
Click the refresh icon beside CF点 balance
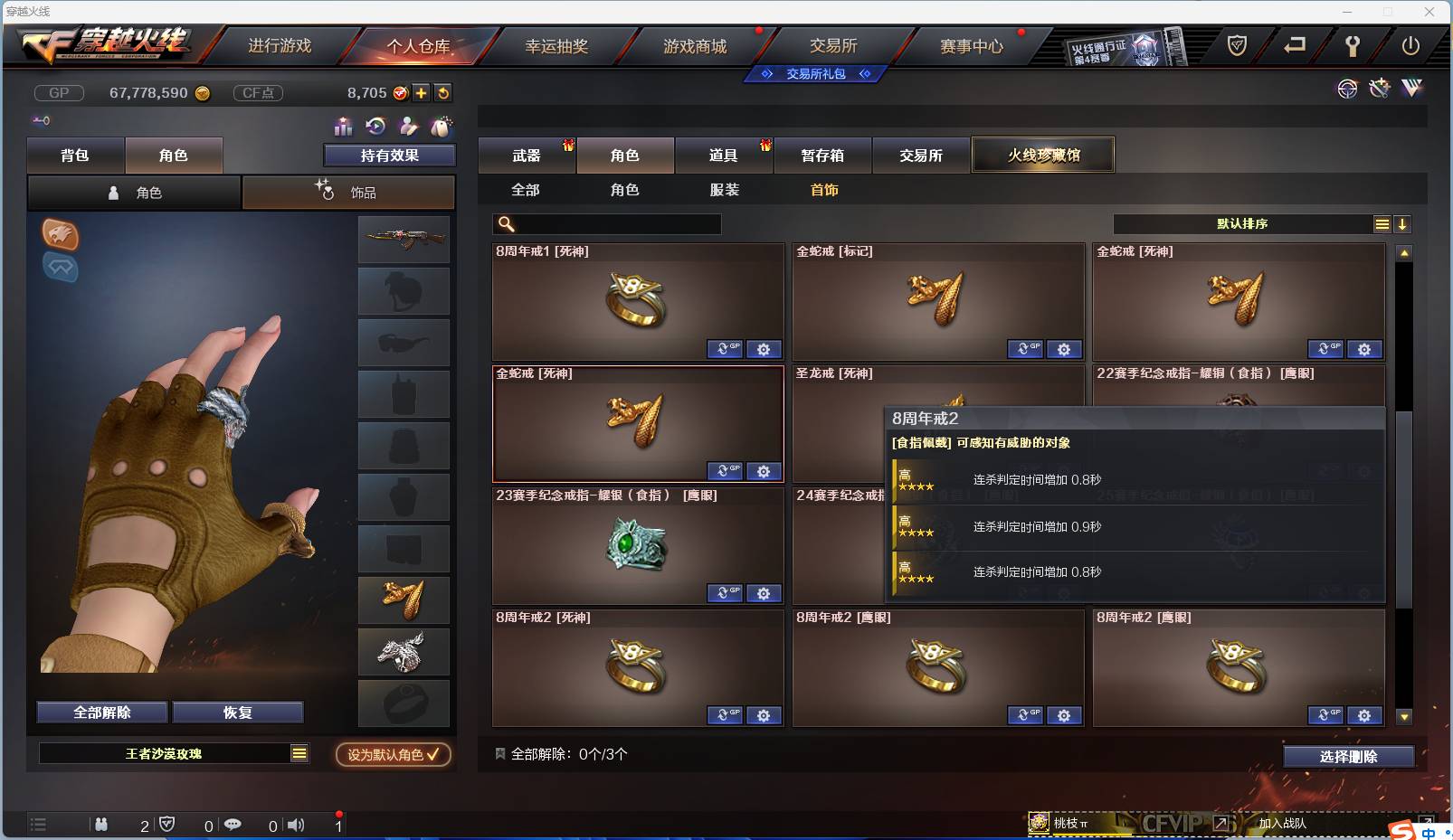point(442,93)
